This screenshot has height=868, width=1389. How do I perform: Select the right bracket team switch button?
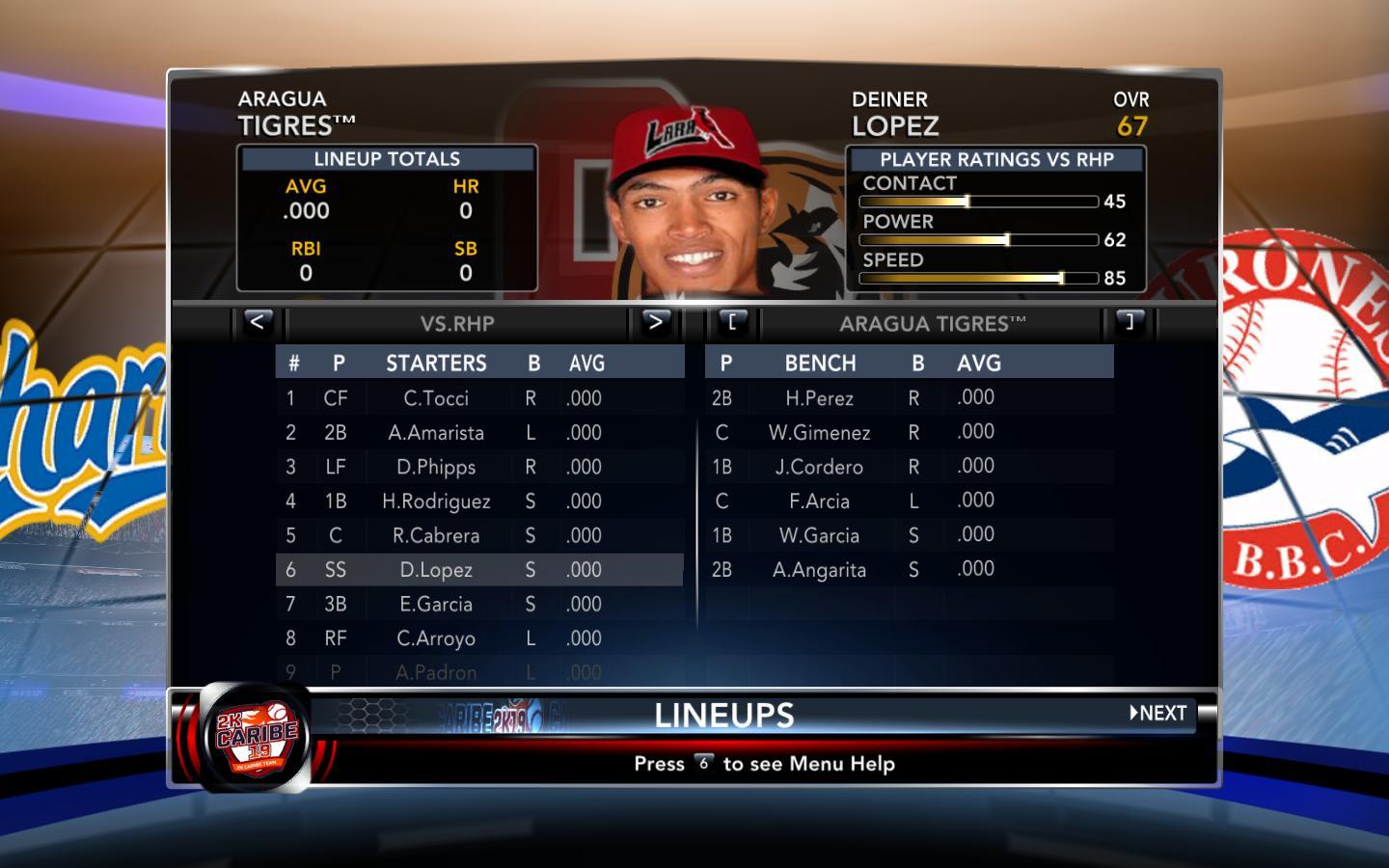1130,322
